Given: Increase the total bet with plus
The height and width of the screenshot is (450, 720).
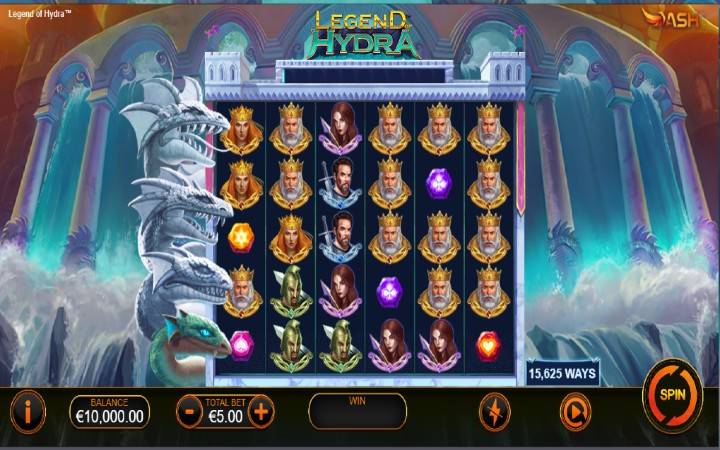Looking at the screenshot, I should [x=260, y=410].
